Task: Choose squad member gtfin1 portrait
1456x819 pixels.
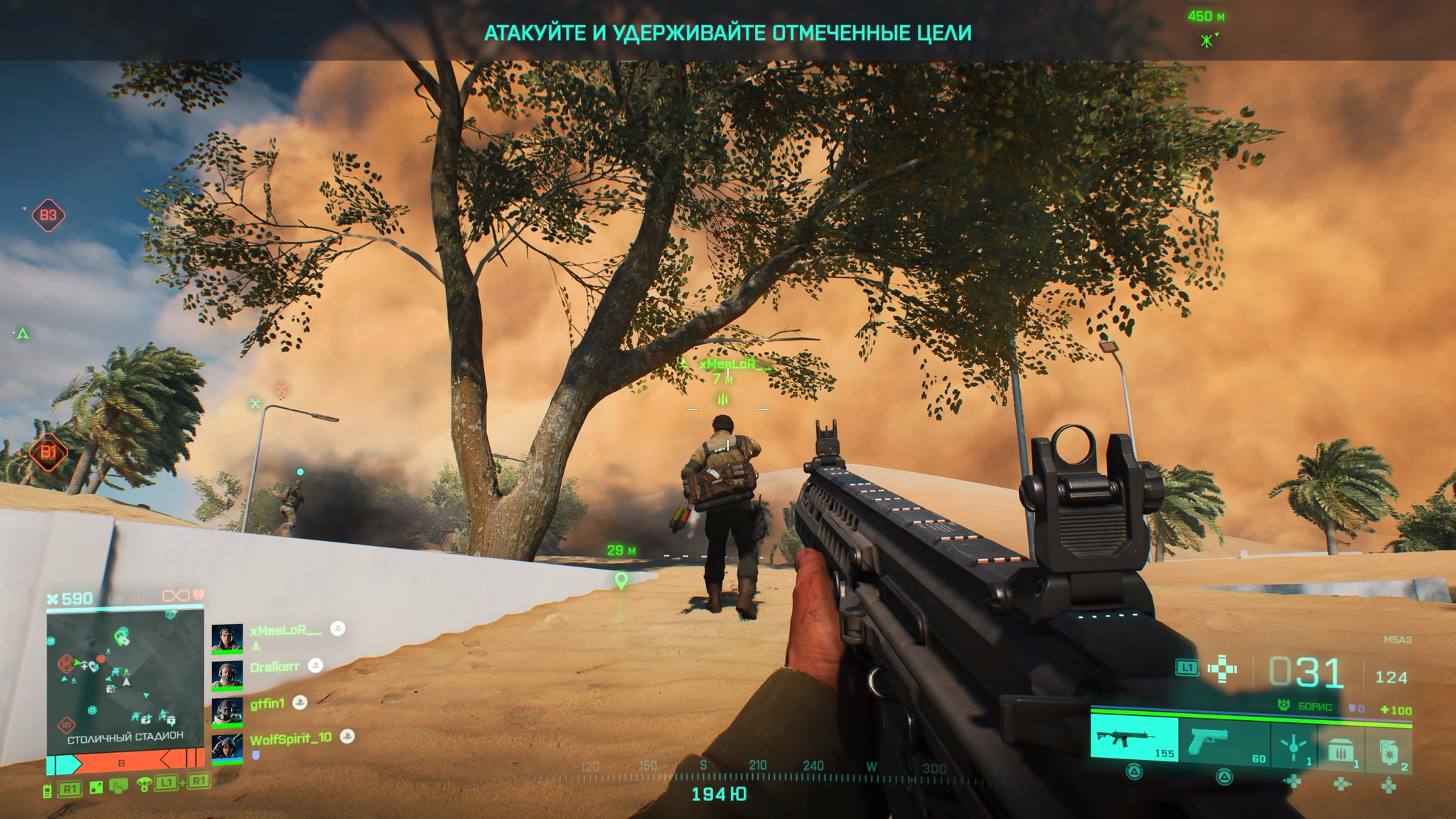Action: [x=227, y=711]
